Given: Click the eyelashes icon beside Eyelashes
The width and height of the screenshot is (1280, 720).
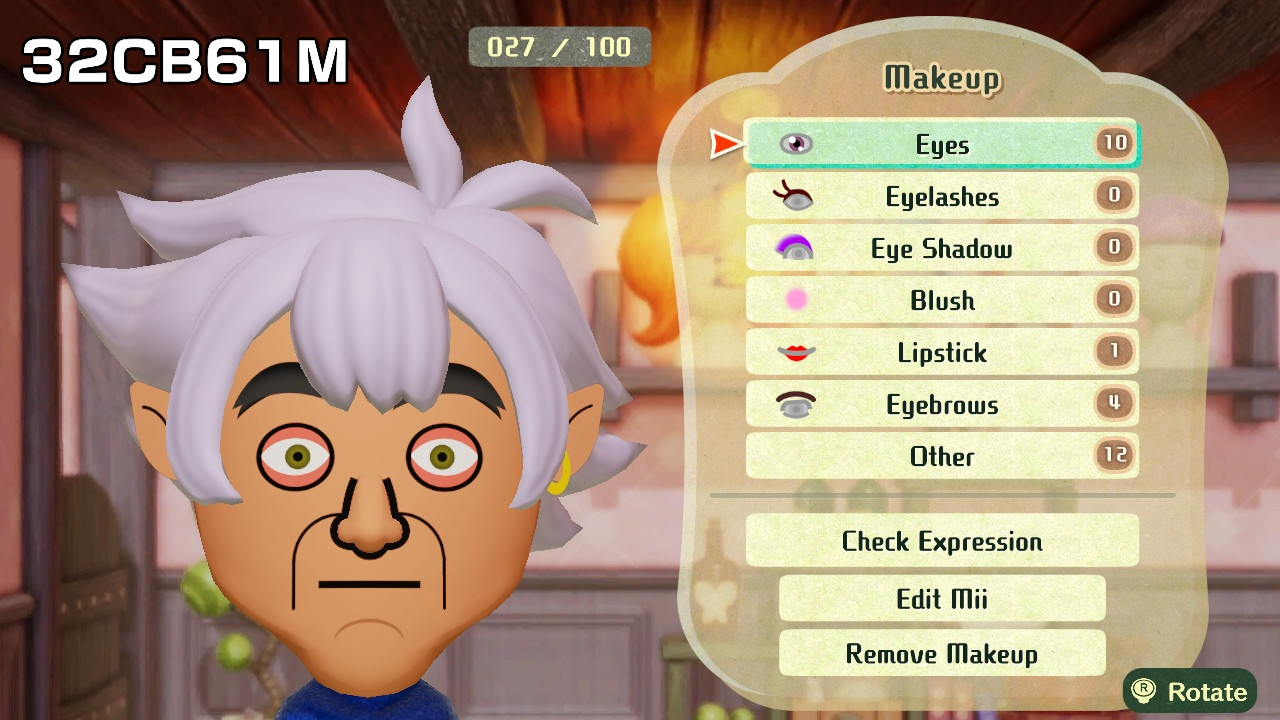Looking at the screenshot, I should 795,196.
